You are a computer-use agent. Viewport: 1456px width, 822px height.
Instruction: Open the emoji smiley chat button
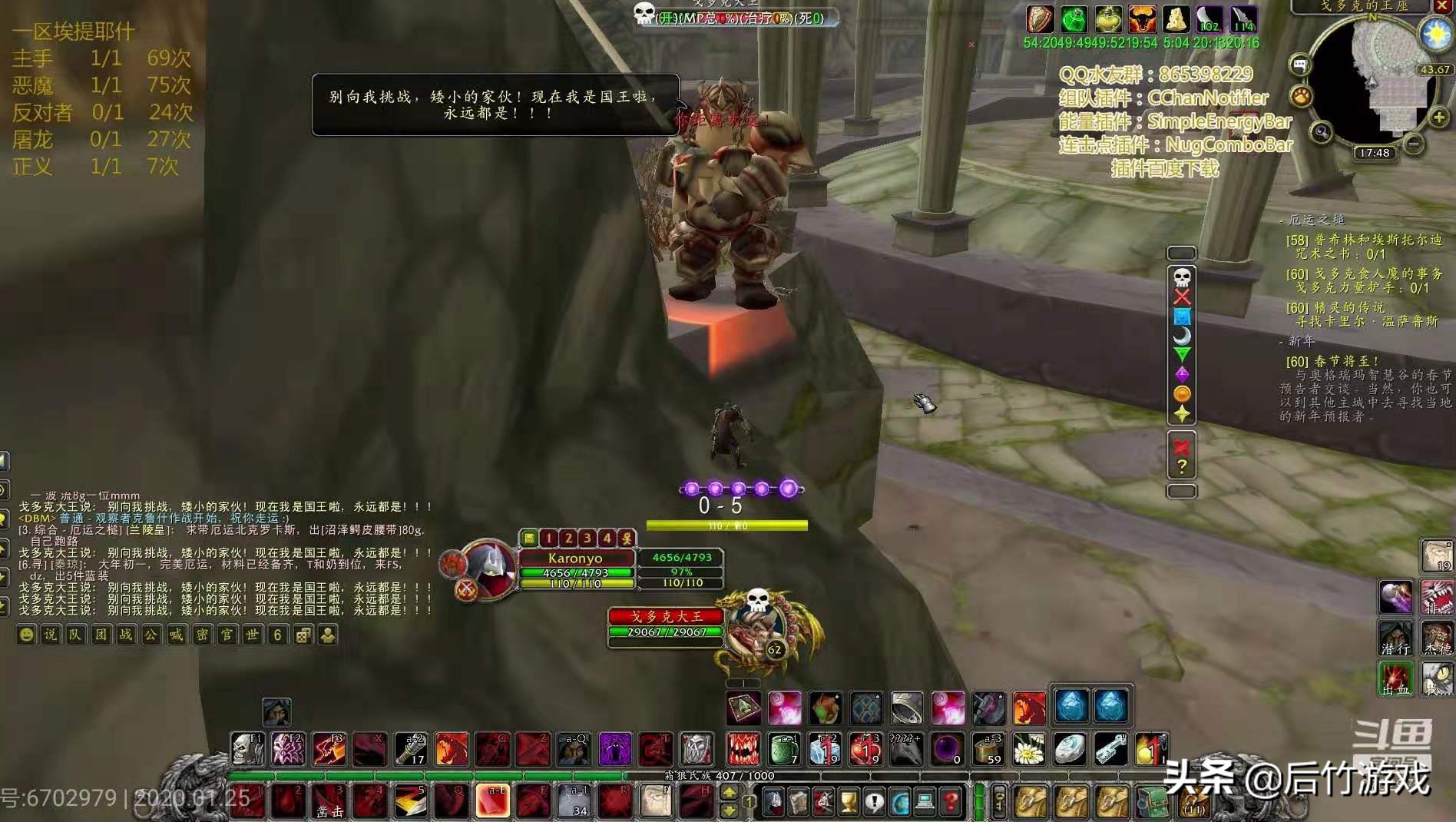pyautogui.click(x=26, y=635)
